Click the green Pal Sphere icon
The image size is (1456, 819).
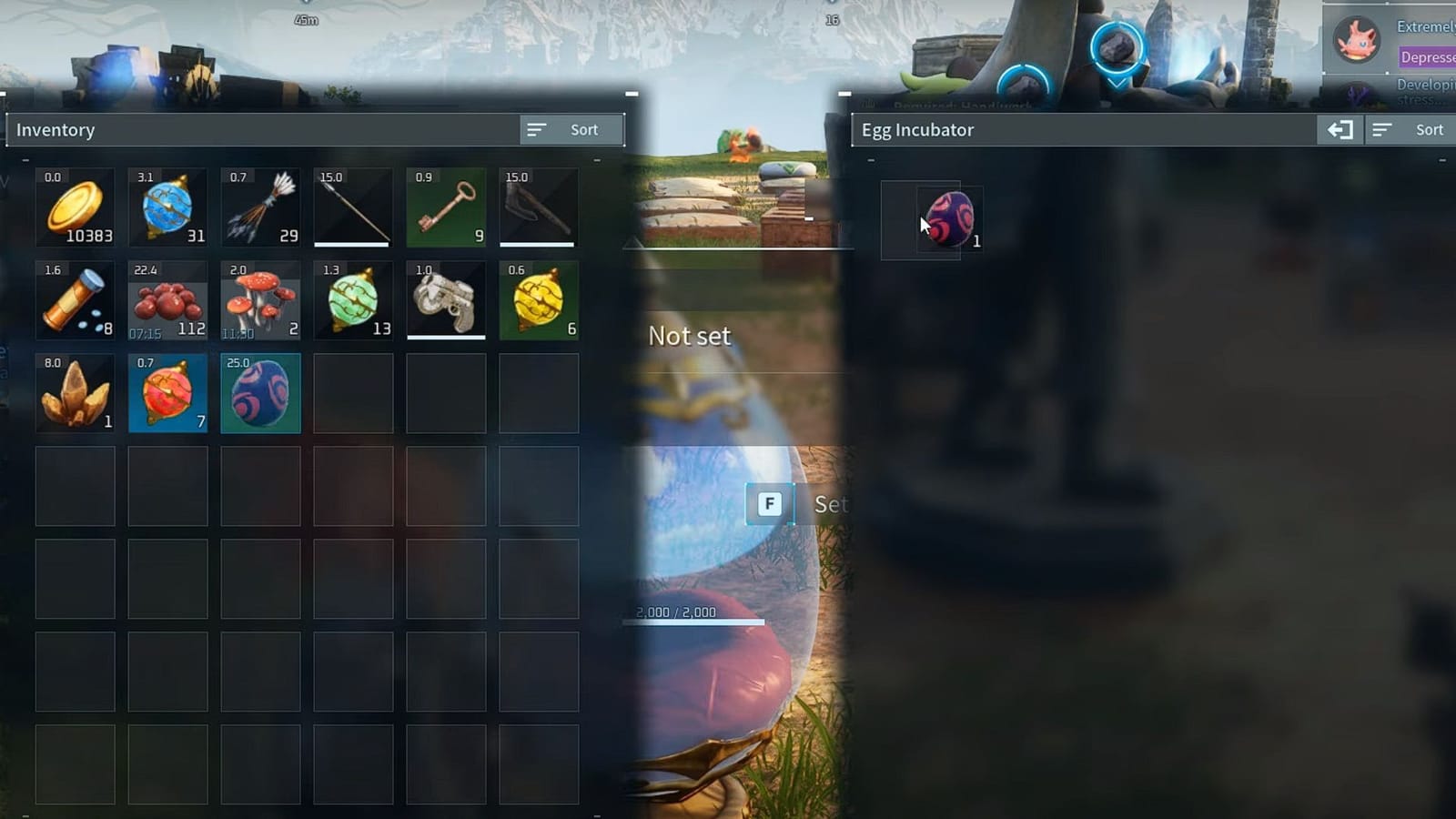tap(353, 300)
